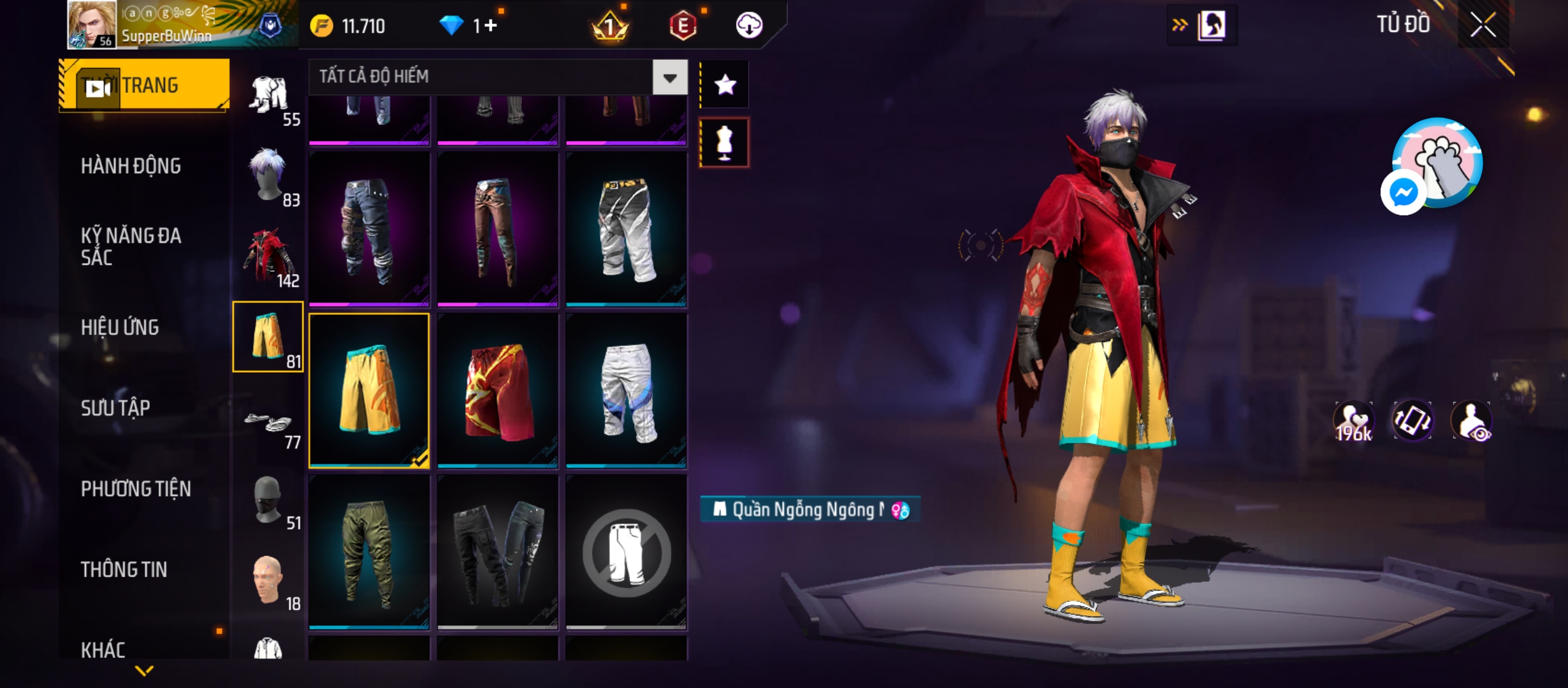This screenshot has width=1568, height=688.
Task: Equip the red flame shorts
Action: (x=498, y=391)
